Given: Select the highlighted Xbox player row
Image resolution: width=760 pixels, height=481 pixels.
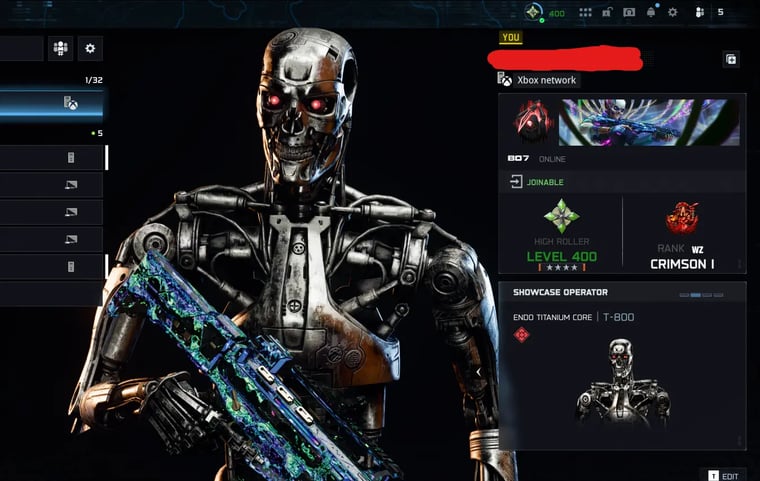Looking at the screenshot, I should point(50,103).
